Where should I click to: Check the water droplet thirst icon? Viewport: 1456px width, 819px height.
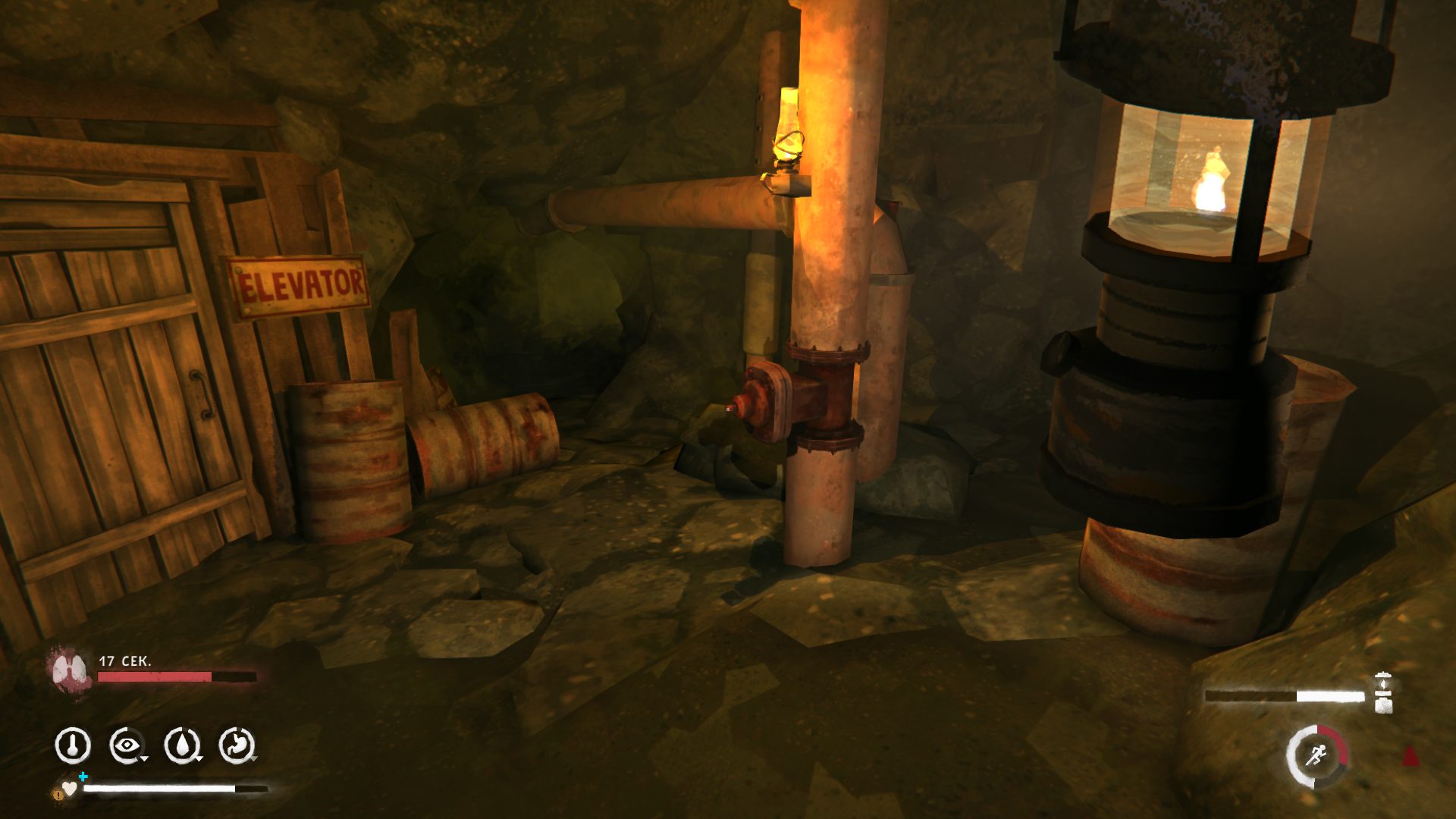182,745
